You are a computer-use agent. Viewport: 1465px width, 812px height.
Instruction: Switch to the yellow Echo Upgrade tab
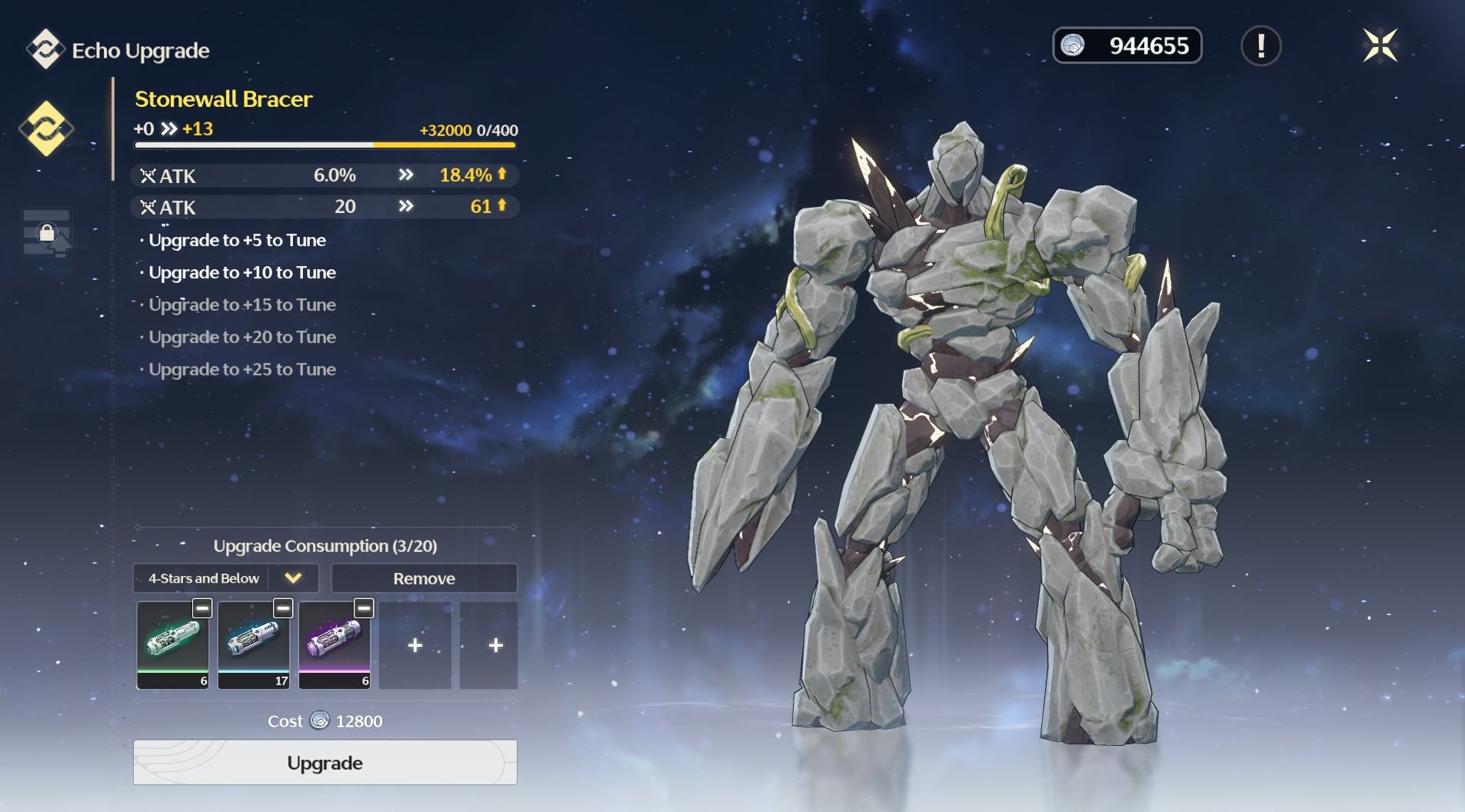pyautogui.click(x=46, y=128)
